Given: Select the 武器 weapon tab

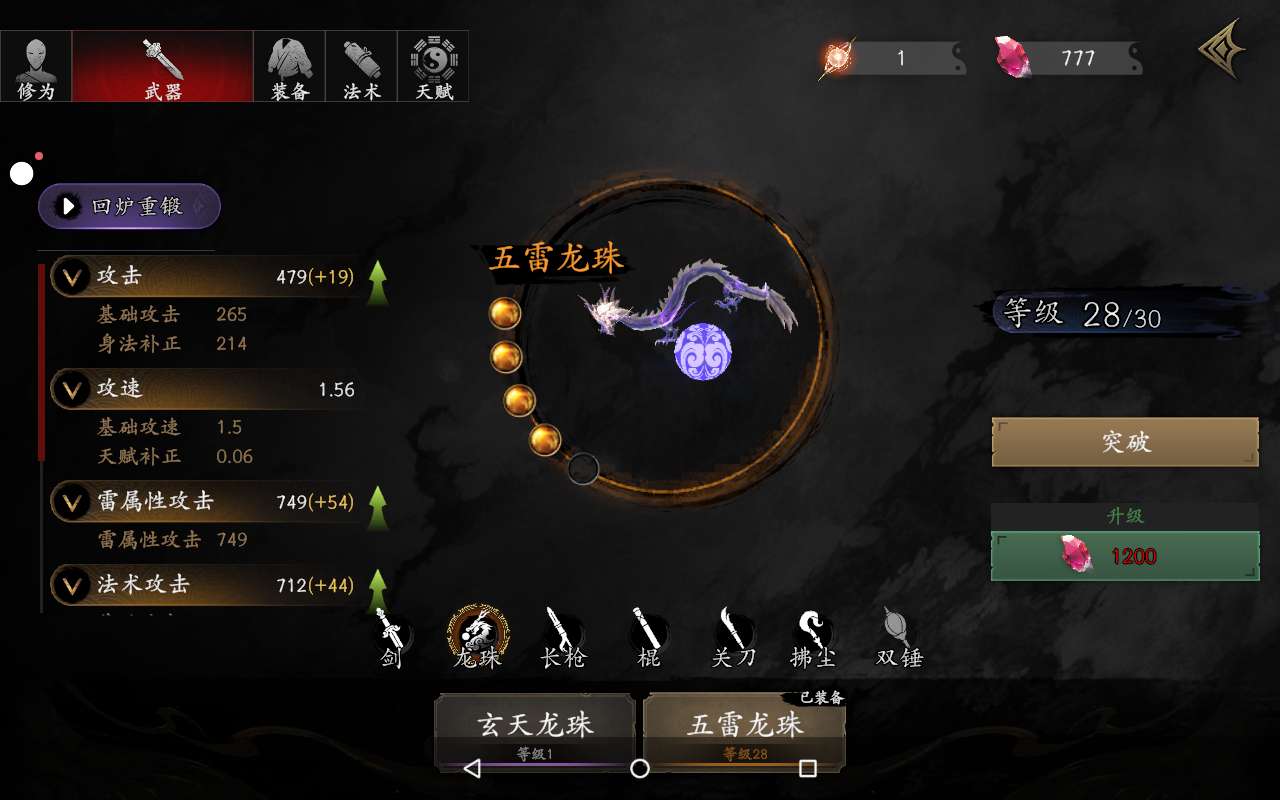Looking at the screenshot, I should (x=162, y=66).
